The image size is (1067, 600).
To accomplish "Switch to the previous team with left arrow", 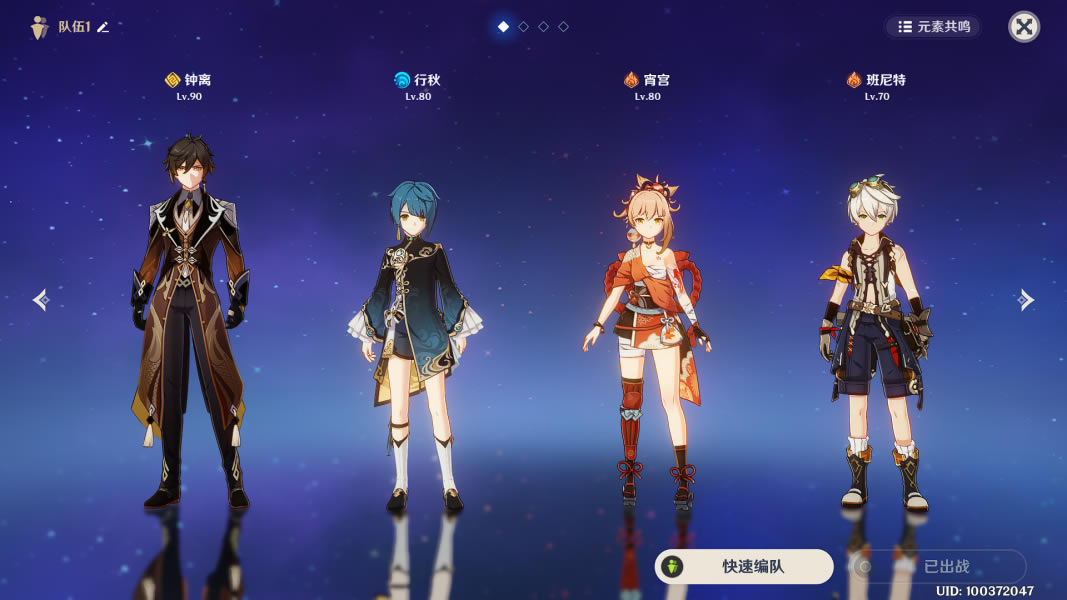I will pos(40,299).
